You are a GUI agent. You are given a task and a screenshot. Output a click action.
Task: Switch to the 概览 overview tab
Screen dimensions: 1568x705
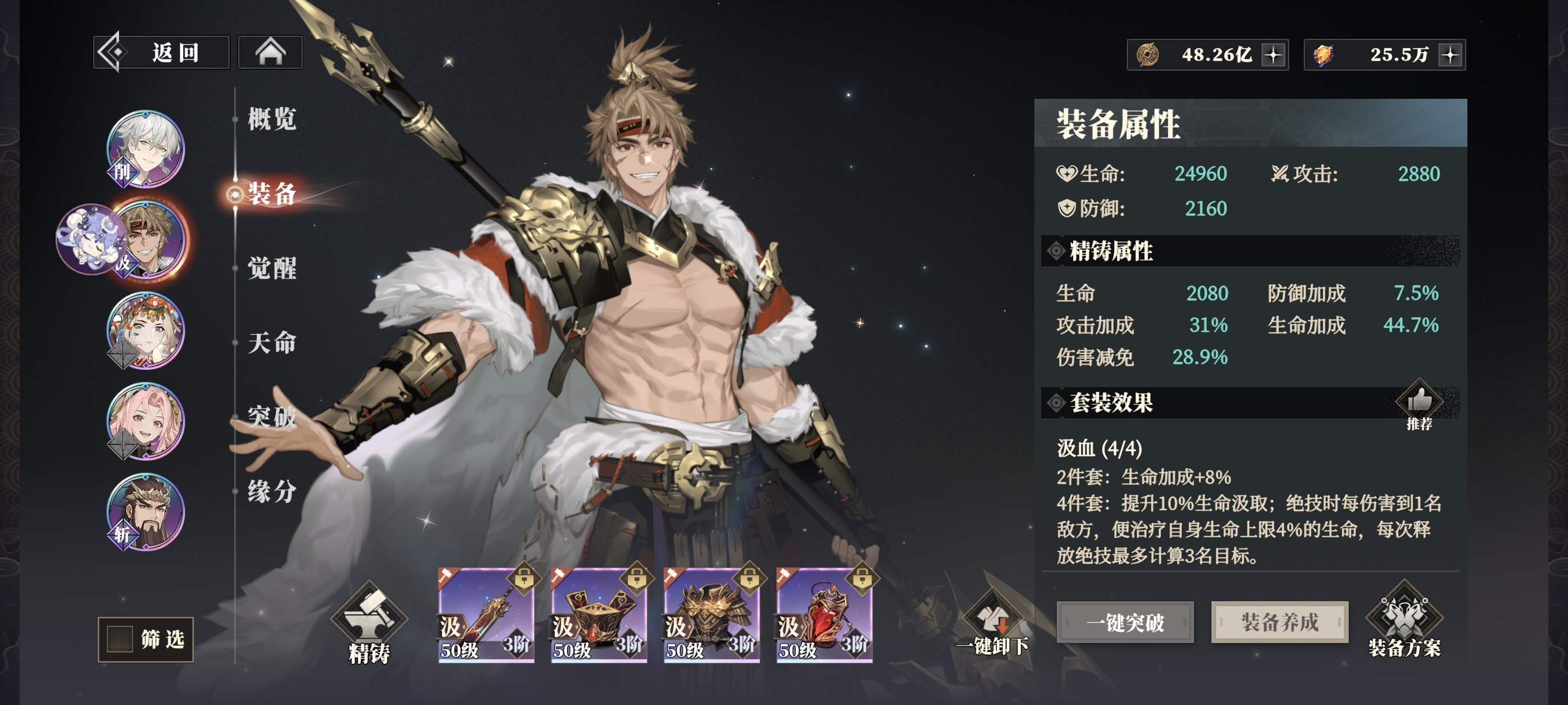pyautogui.click(x=272, y=118)
